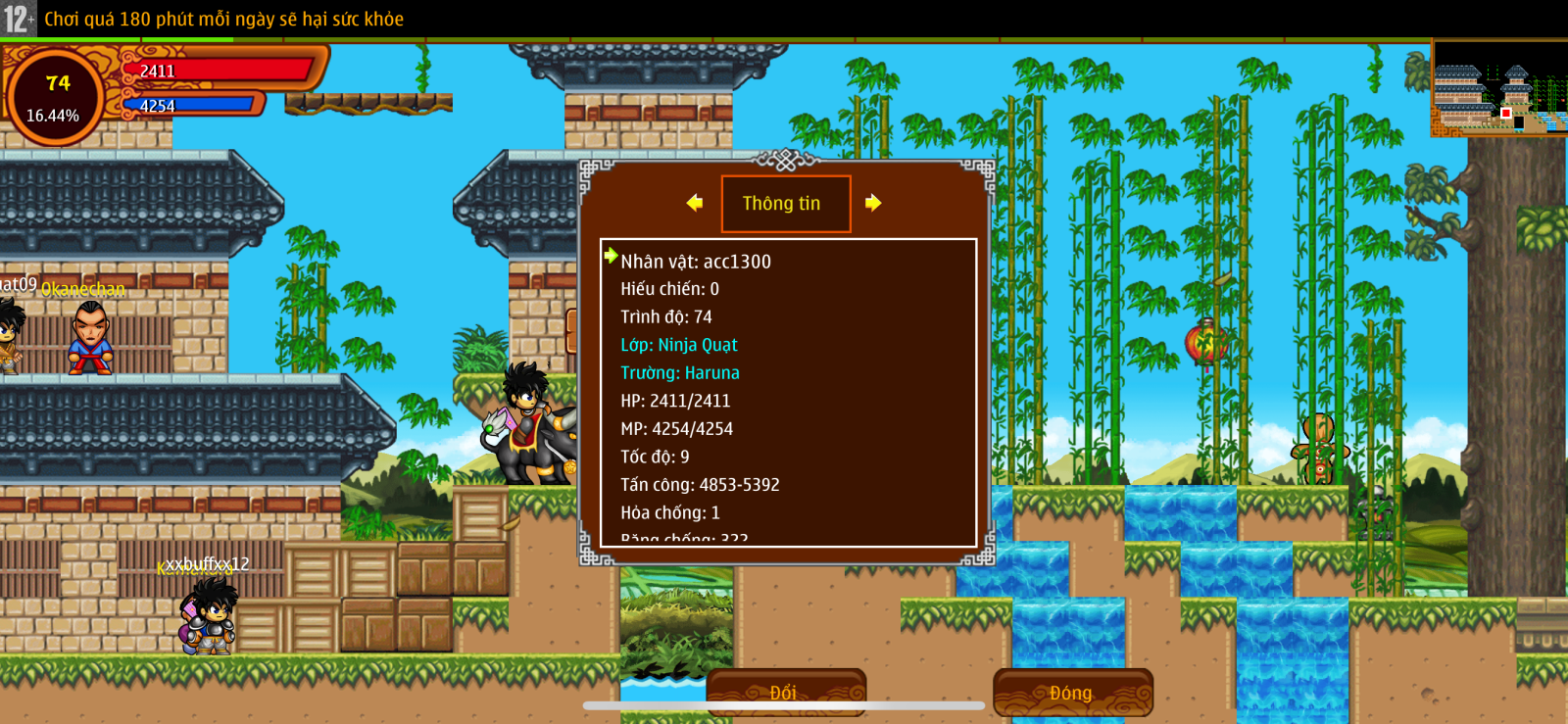Click the Đổi button
Screen dimensions: 1568x724
click(785, 692)
